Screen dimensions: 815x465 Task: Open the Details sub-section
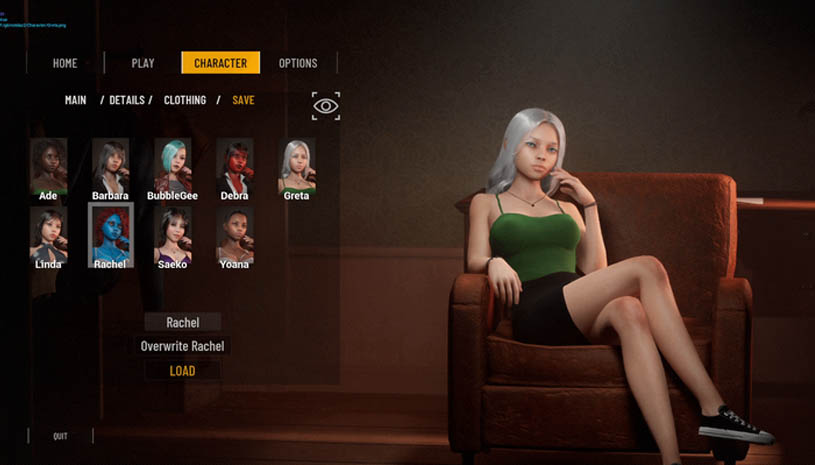127,100
